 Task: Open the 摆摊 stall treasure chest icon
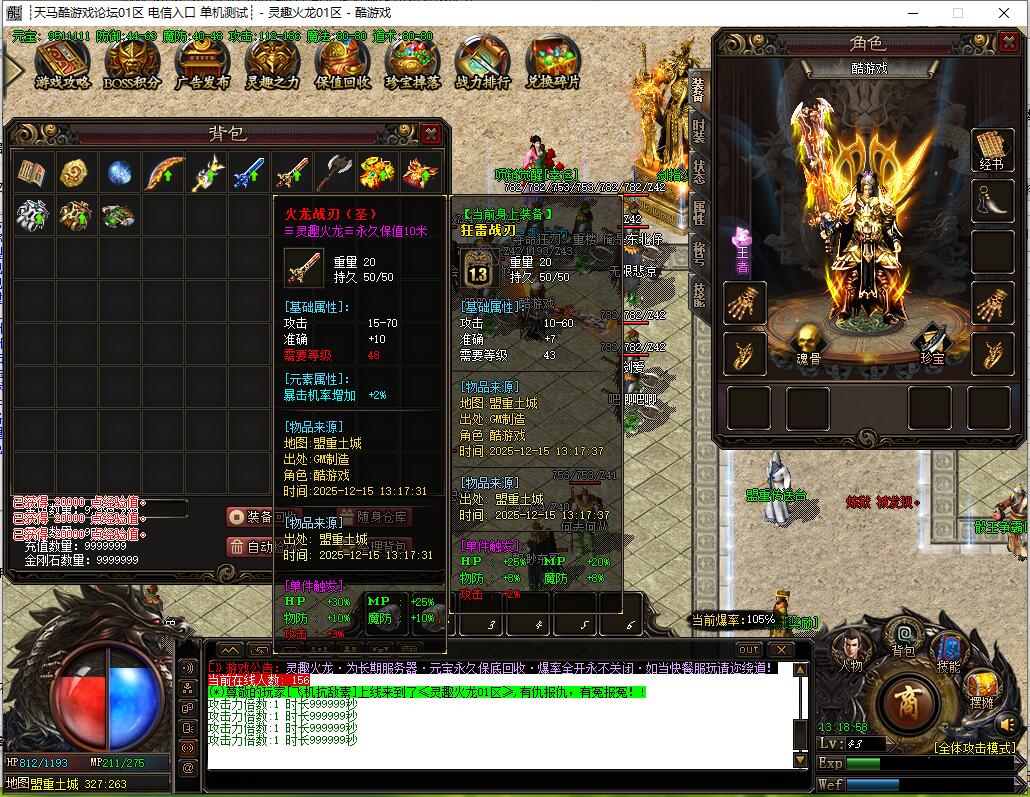tap(982, 688)
